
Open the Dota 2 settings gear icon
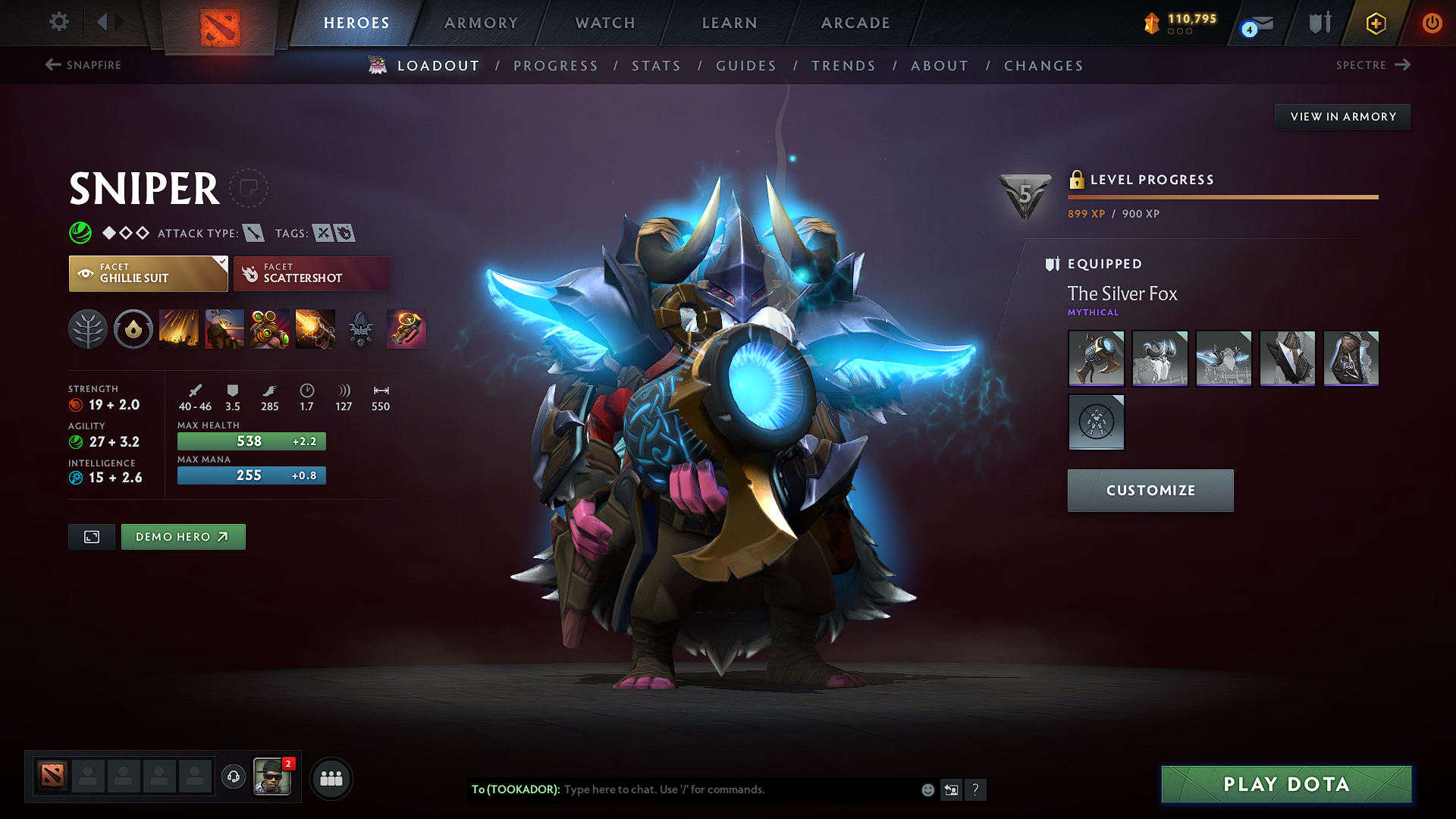[x=58, y=23]
